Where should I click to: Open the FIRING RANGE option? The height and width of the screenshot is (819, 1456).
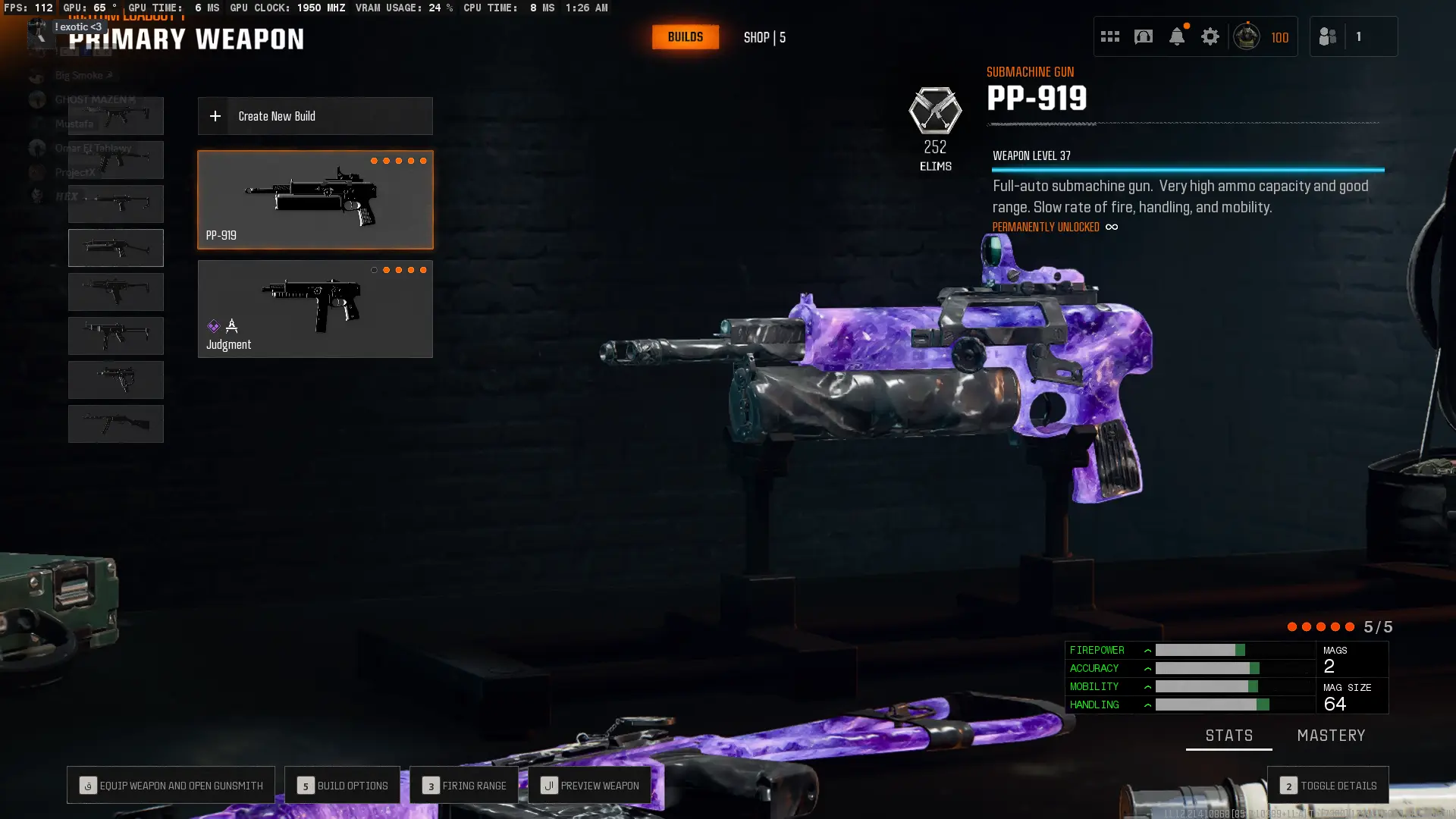463,786
